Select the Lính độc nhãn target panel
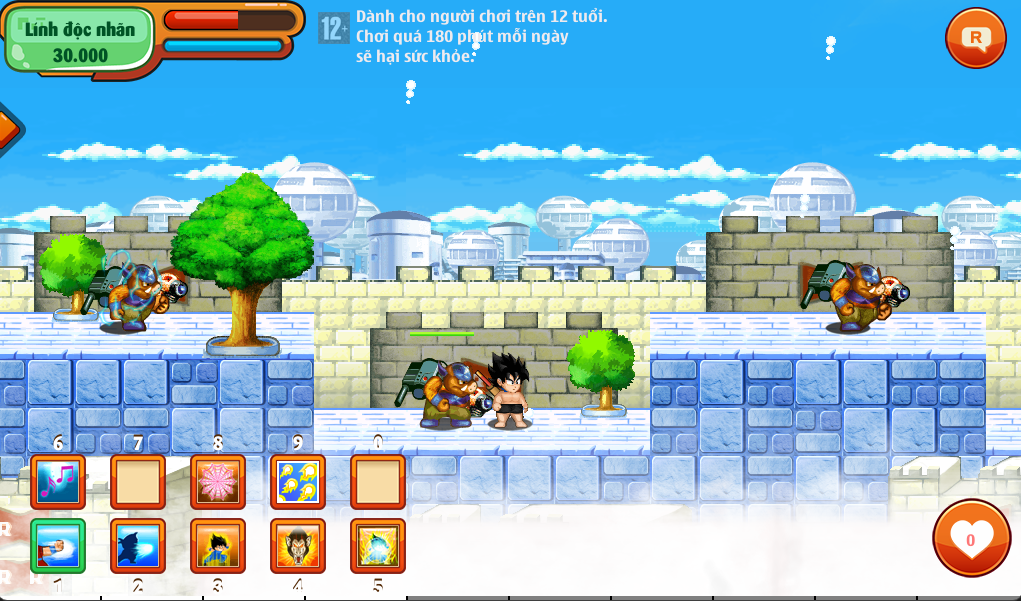The width and height of the screenshot is (1021, 601). click(x=80, y=40)
